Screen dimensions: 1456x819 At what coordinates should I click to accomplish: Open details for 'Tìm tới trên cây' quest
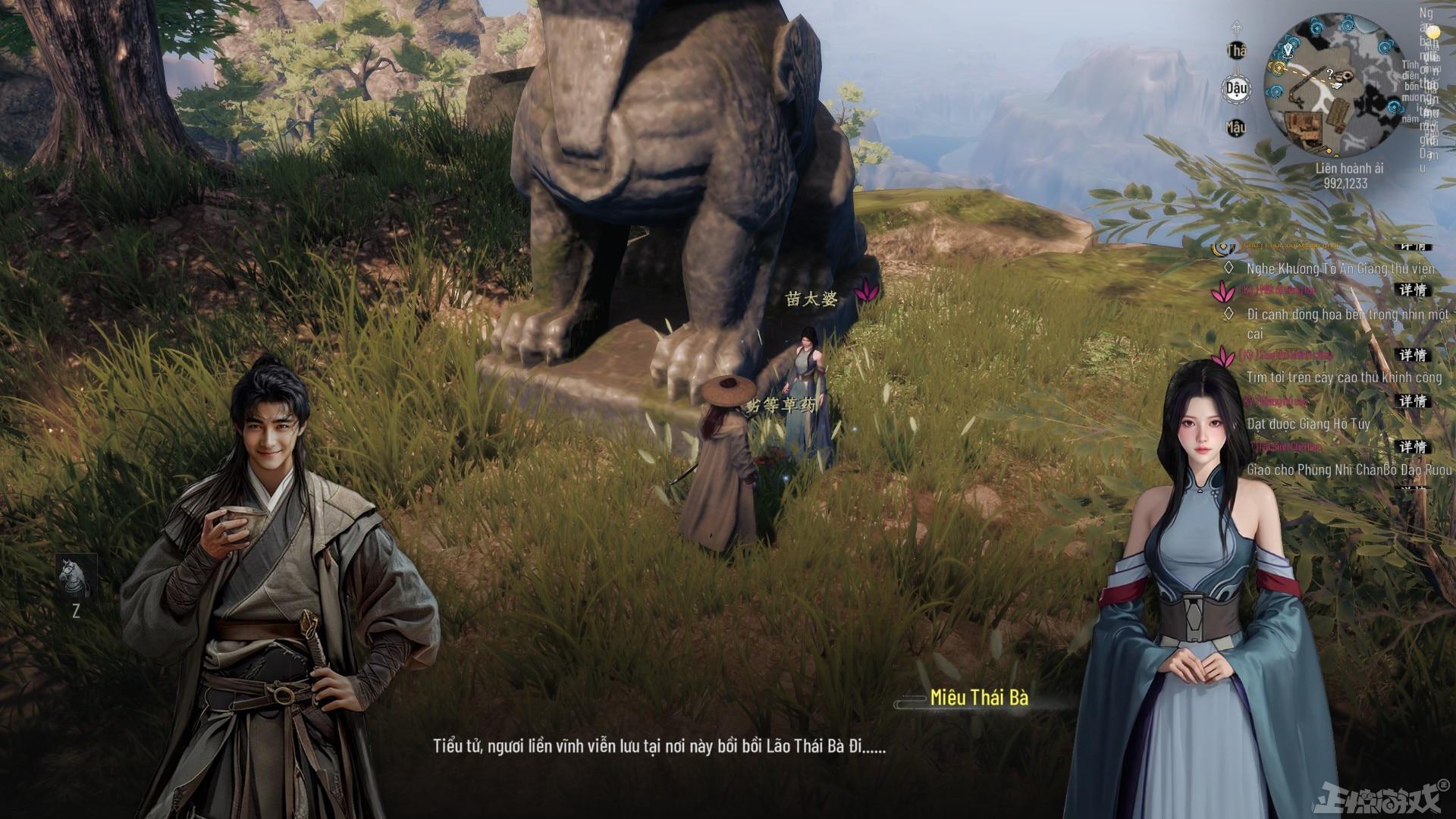click(1413, 355)
